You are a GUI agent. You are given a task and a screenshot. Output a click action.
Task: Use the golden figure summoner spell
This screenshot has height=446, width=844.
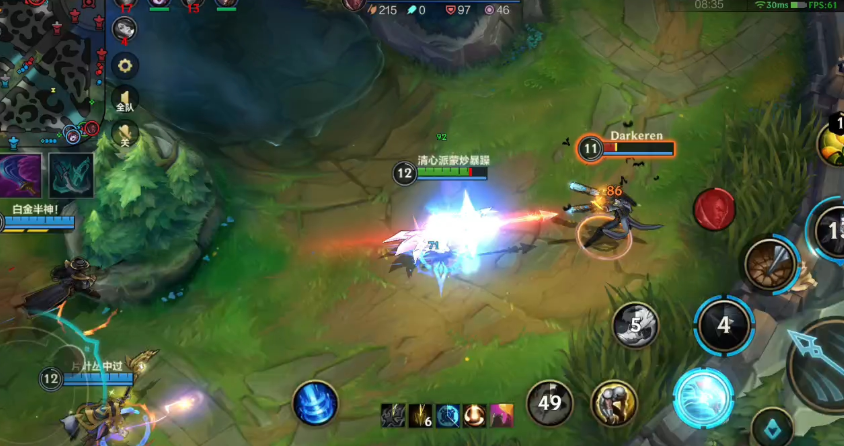[614, 404]
